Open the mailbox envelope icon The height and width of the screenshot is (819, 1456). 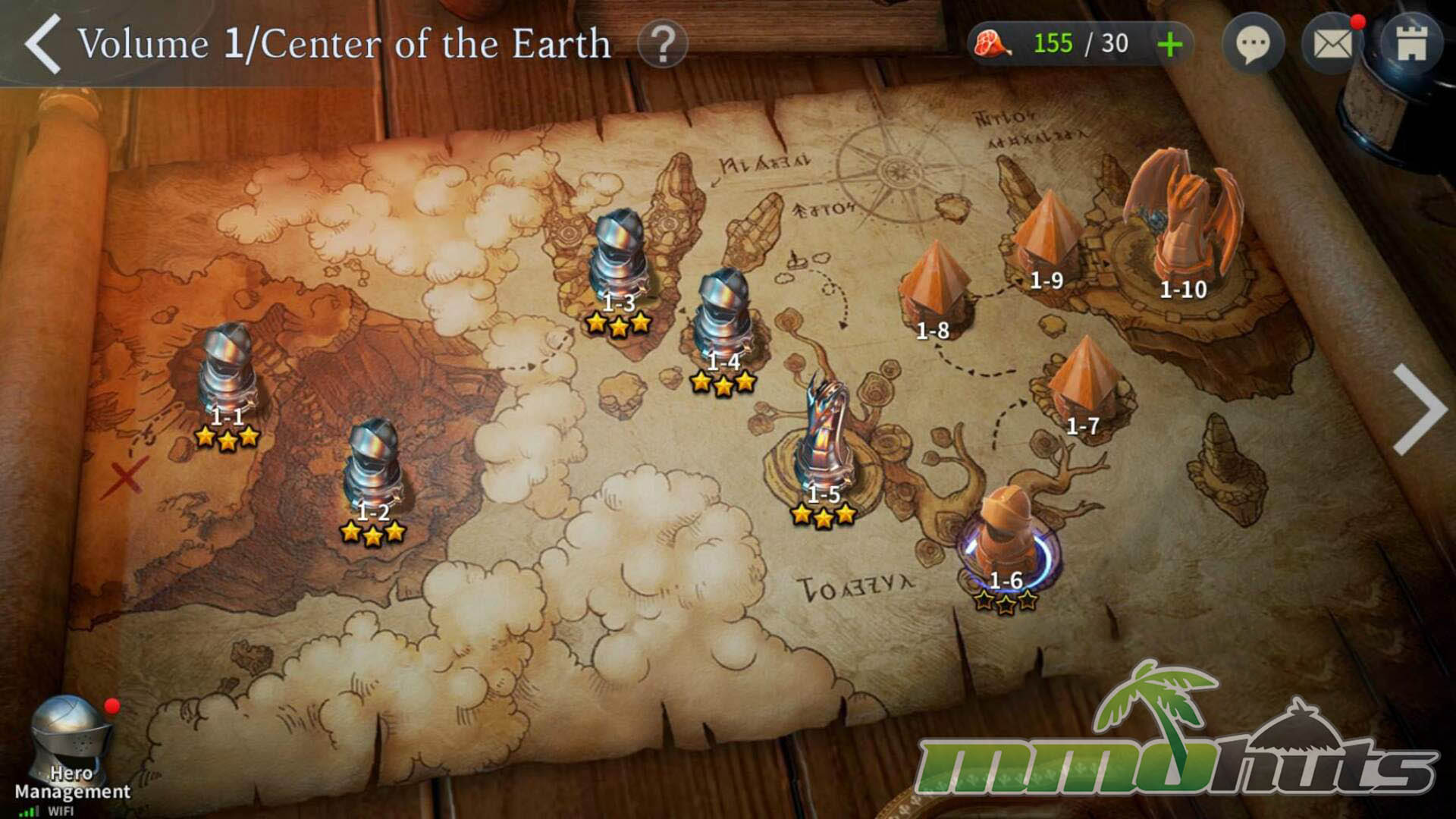(1332, 45)
